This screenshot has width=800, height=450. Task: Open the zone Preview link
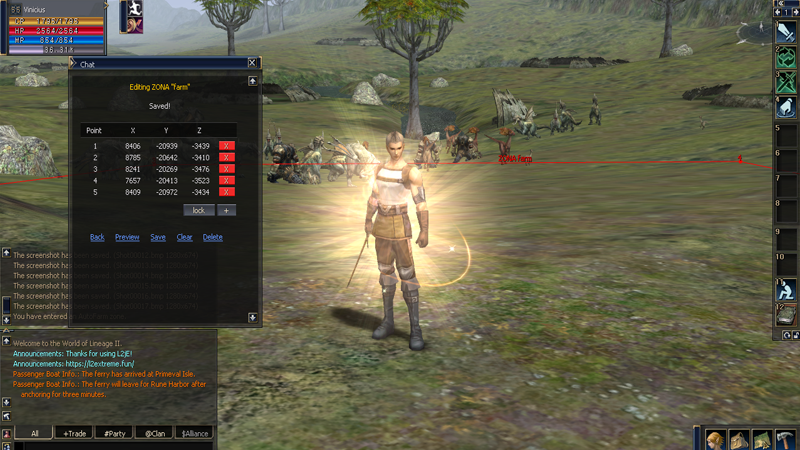tap(127, 237)
